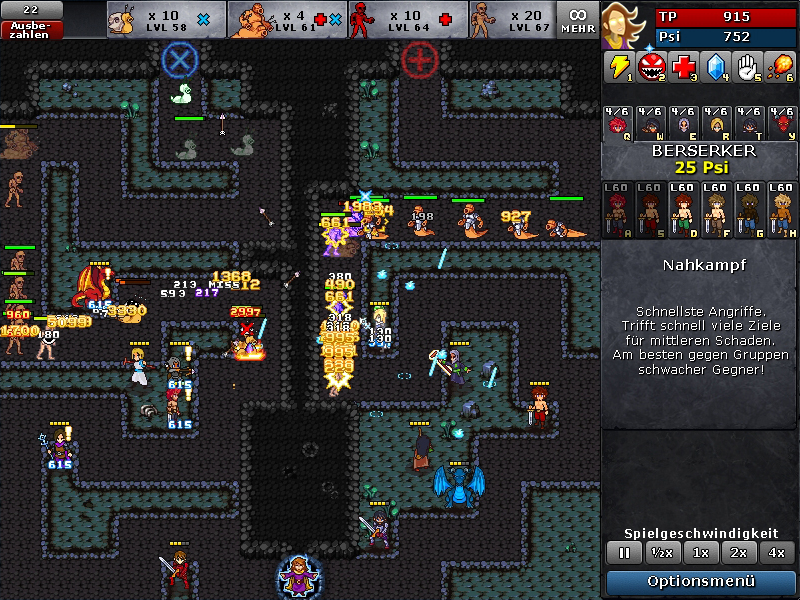Viewport: 800px width, 600px height.
Task: Set game speed to 4x
Action: (777, 552)
